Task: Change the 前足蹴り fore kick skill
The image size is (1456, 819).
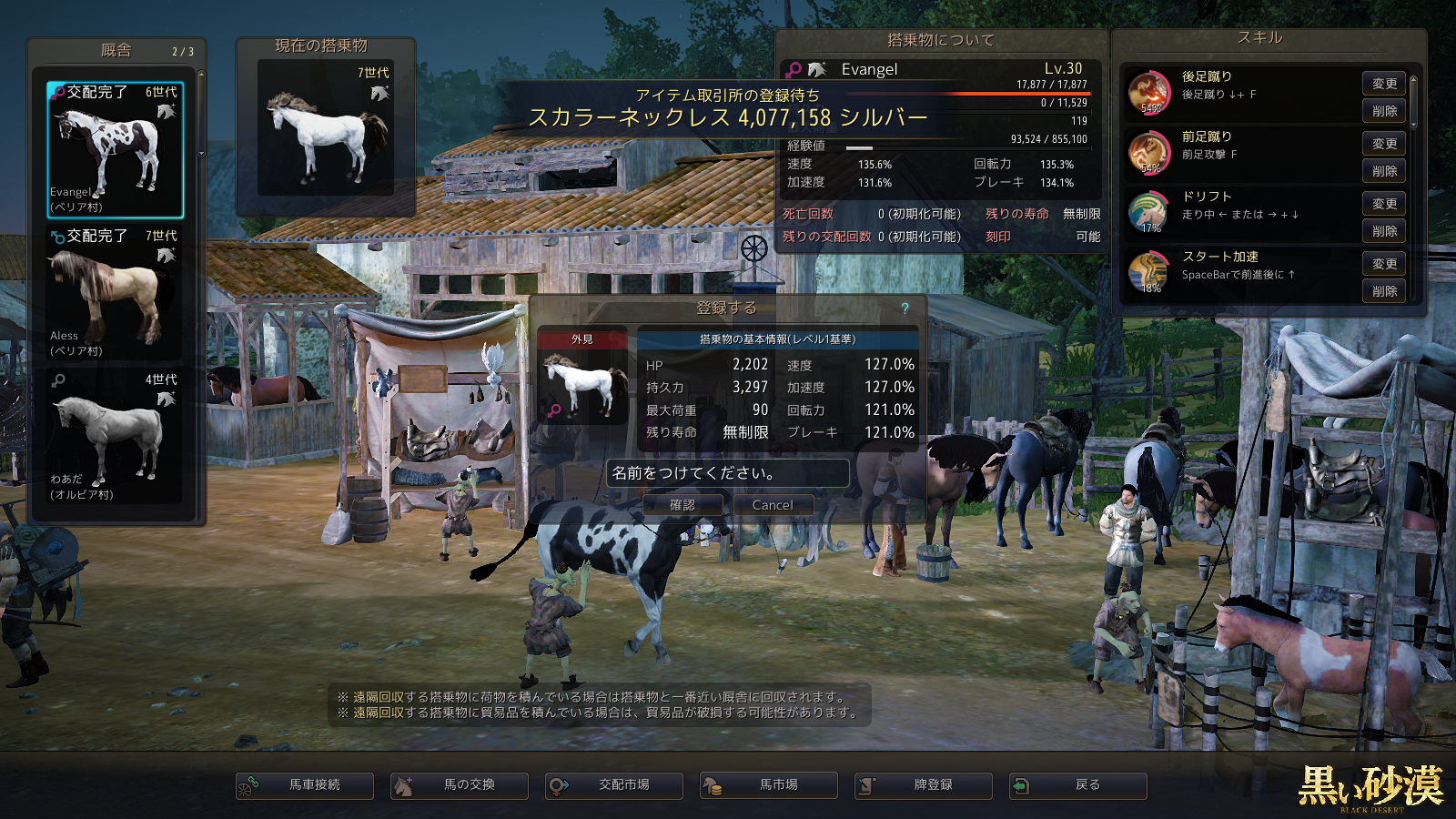Action: pyautogui.click(x=1384, y=144)
